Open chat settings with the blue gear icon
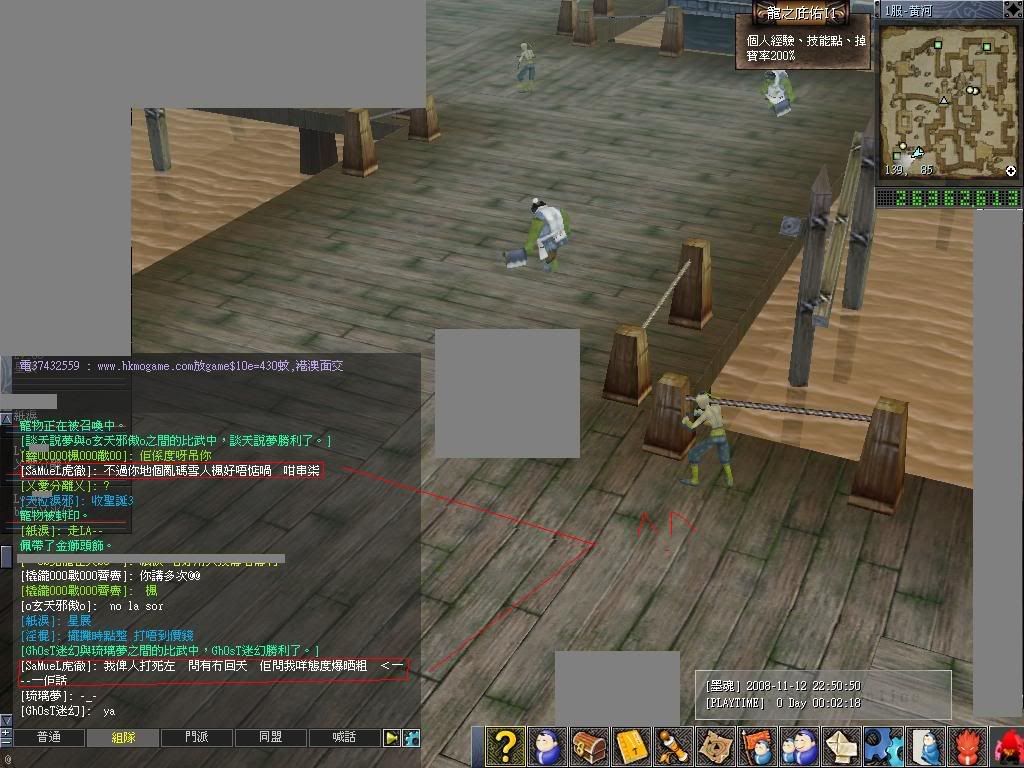This screenshot has width=1024, height=768. 411,738
